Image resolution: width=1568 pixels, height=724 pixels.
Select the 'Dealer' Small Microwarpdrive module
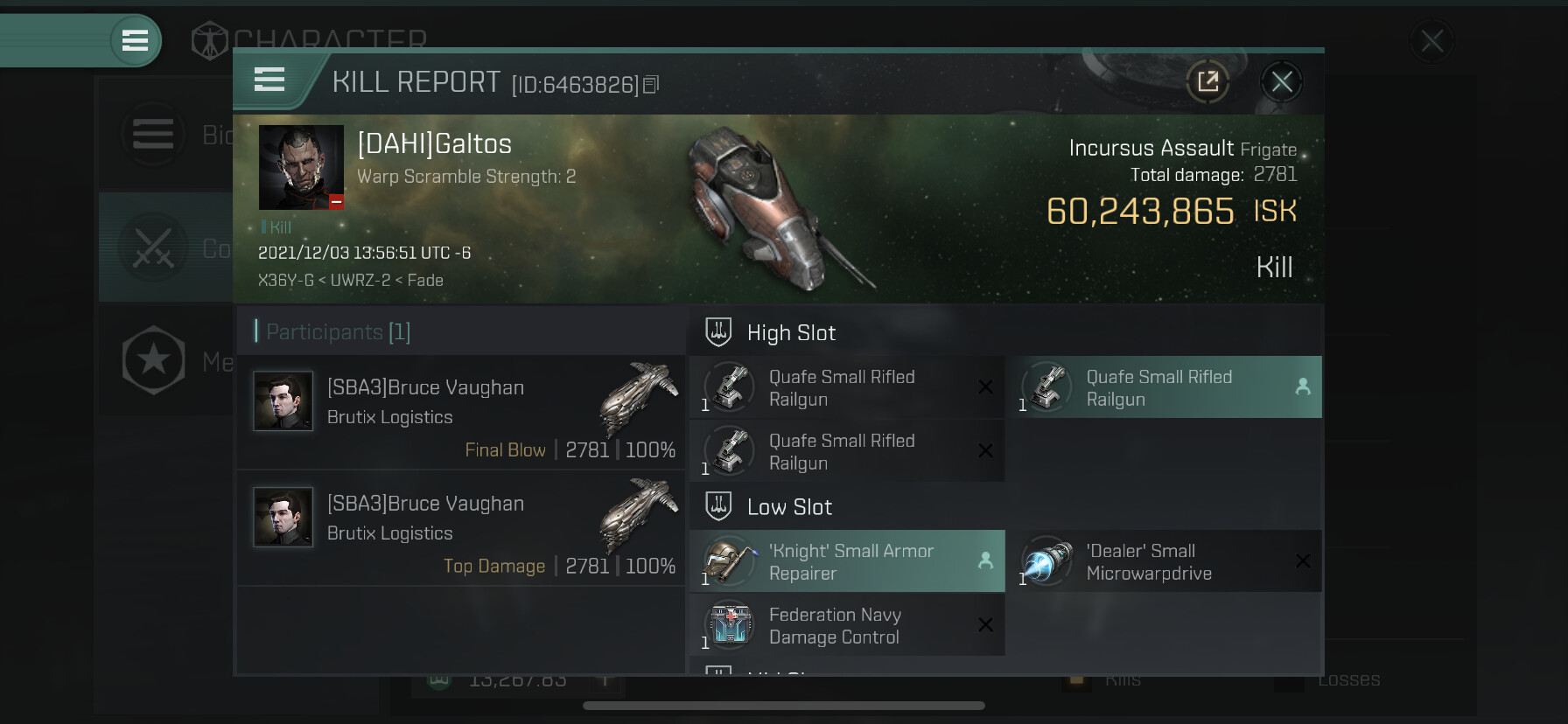(1164, 561)
